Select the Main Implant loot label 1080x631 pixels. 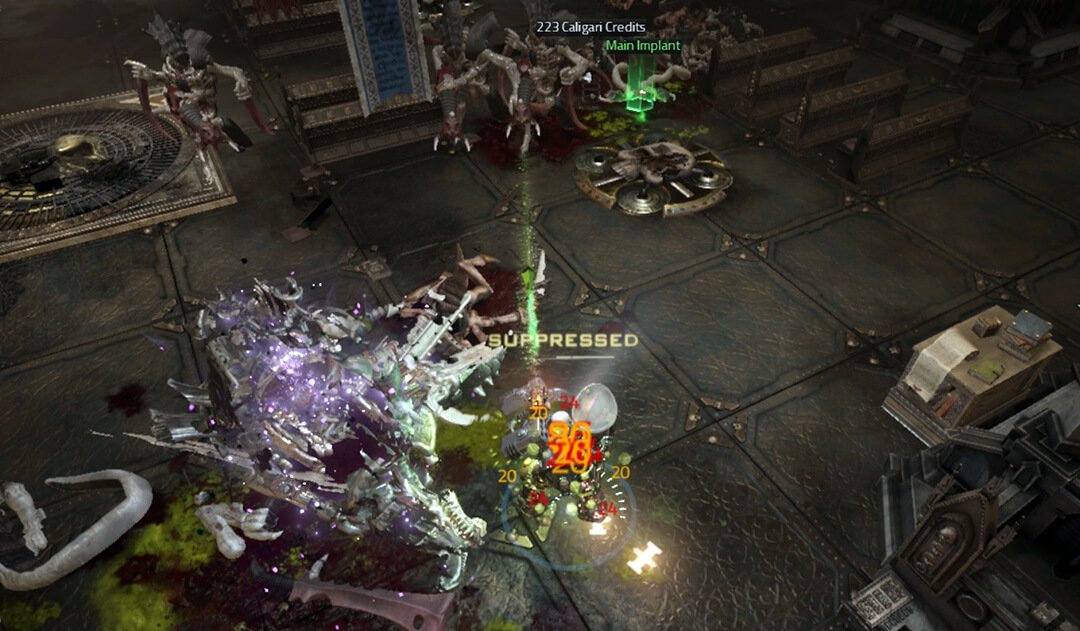click(642, 46)
